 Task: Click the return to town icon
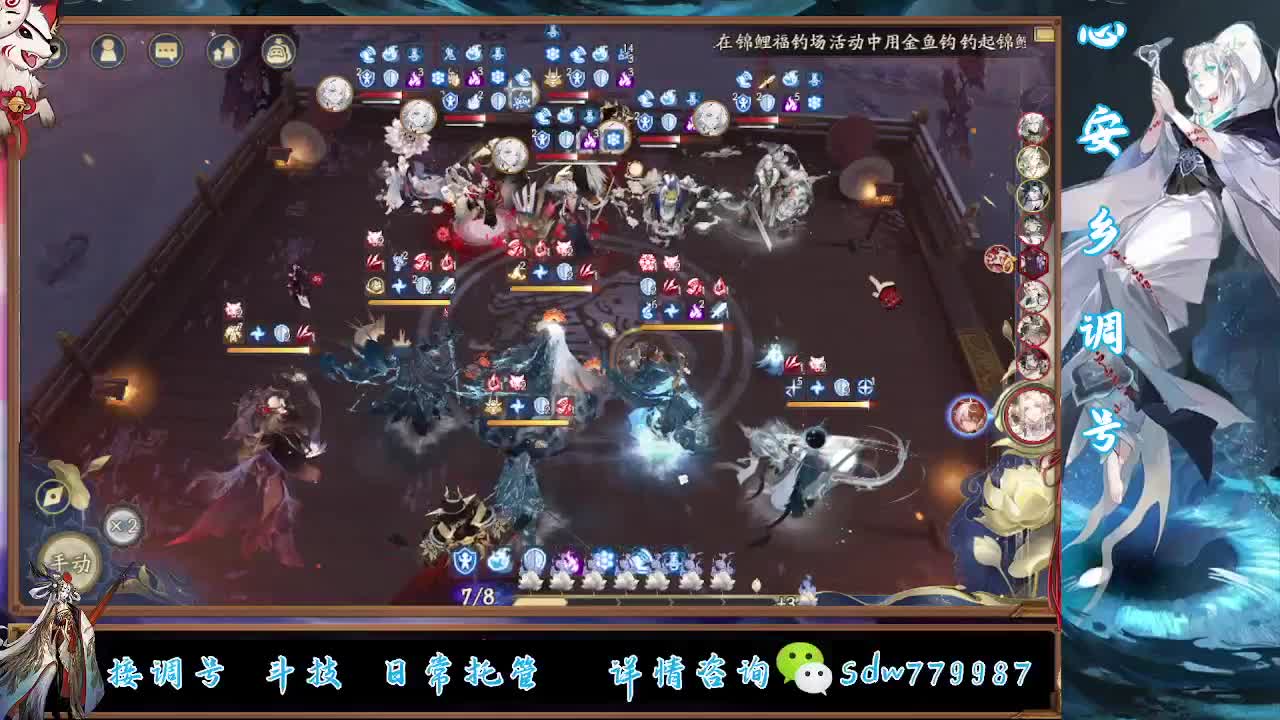pos(222,51)
